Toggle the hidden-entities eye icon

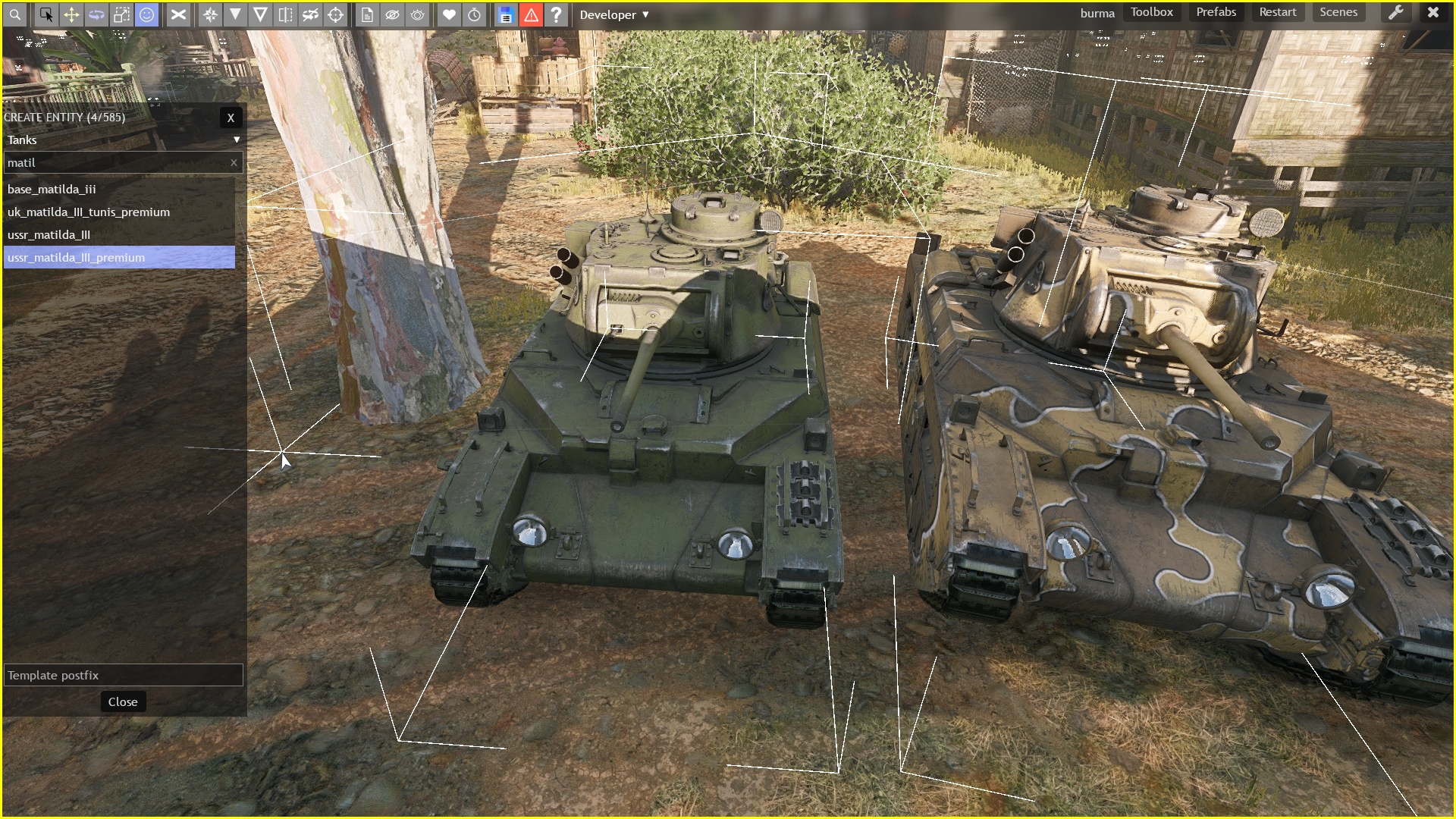coord(392,14)
